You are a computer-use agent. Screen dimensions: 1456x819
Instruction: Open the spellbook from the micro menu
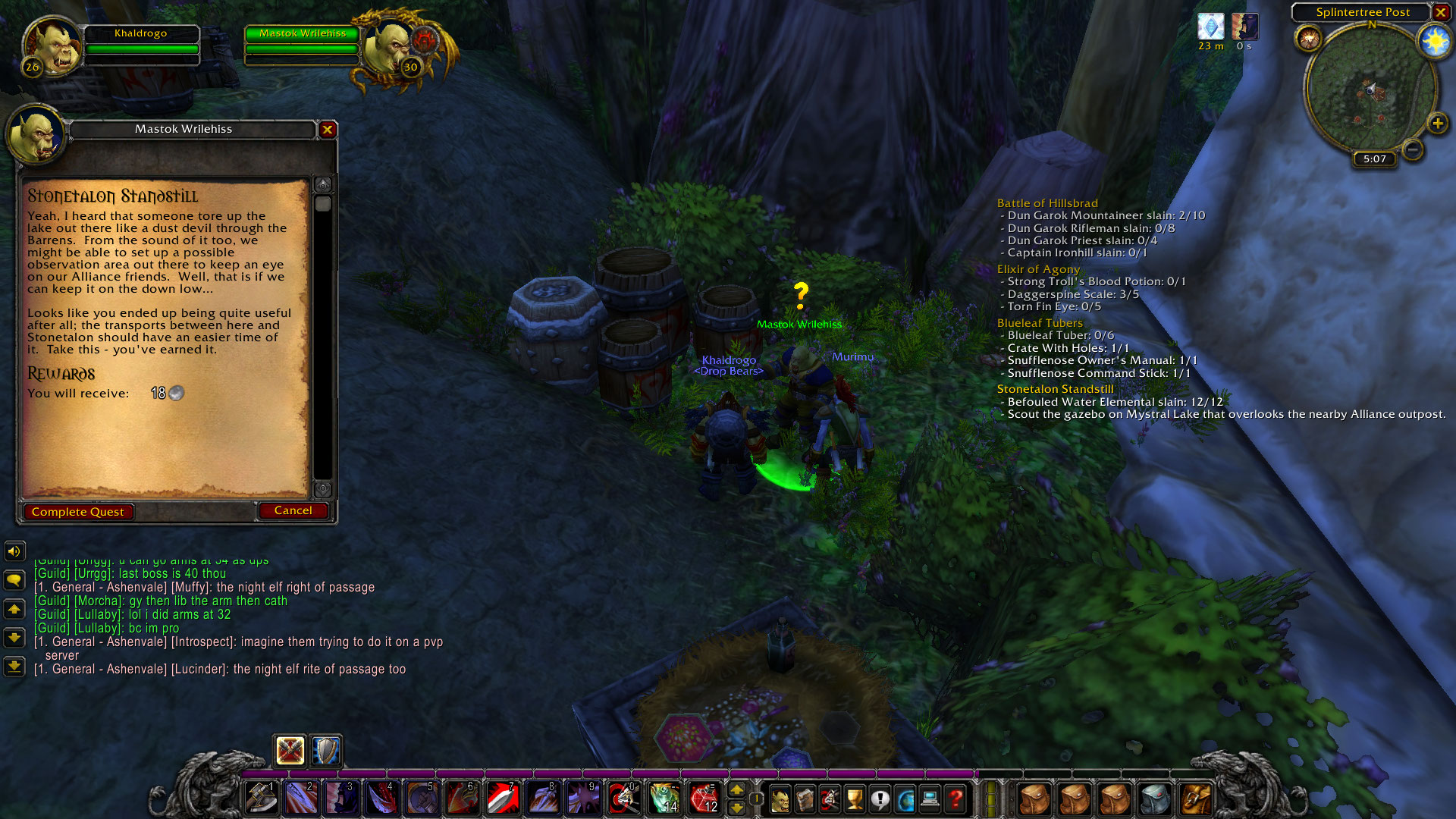coord(805,799)
